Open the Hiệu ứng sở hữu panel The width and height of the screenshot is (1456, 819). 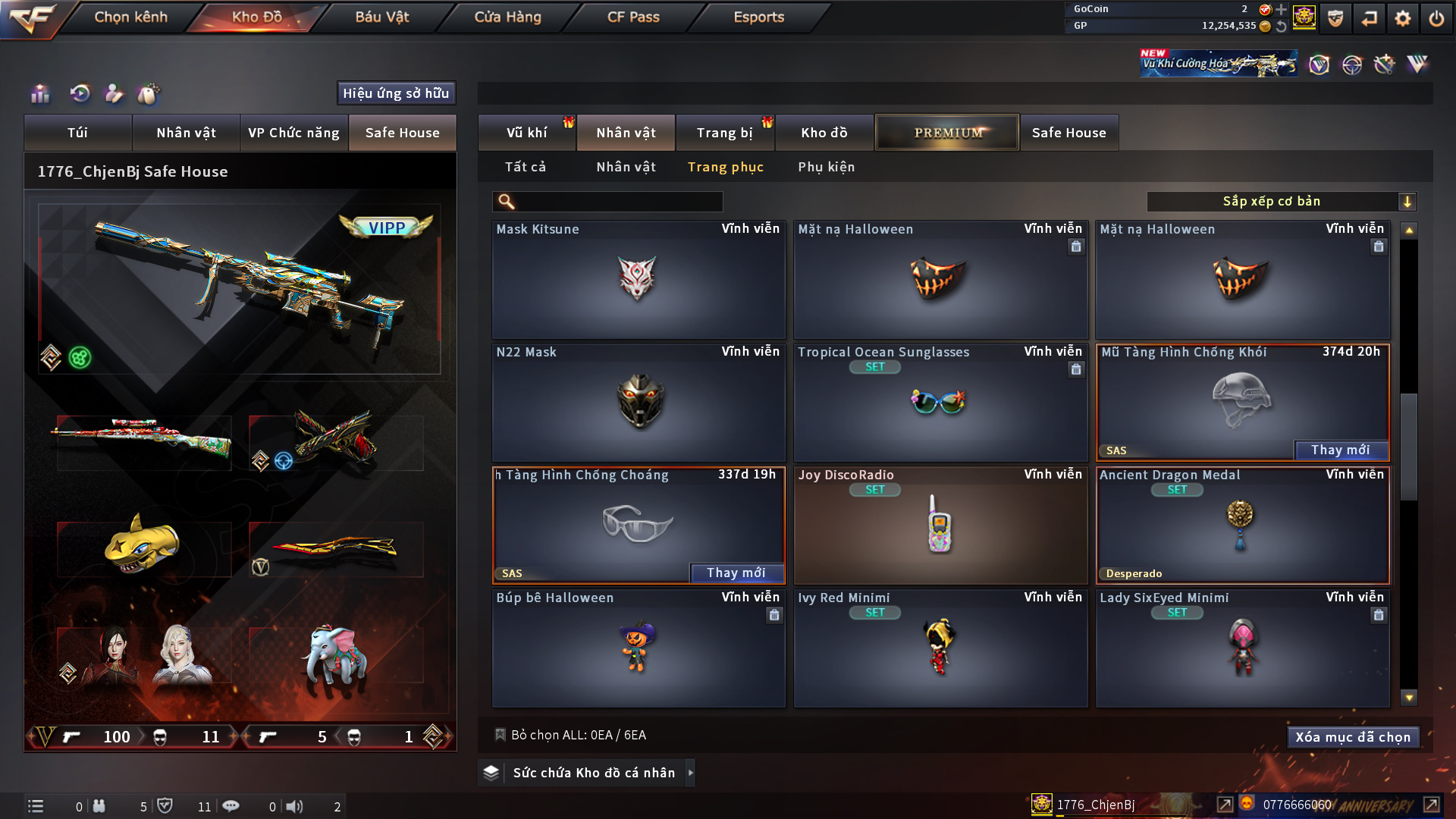tap(395, 93)
